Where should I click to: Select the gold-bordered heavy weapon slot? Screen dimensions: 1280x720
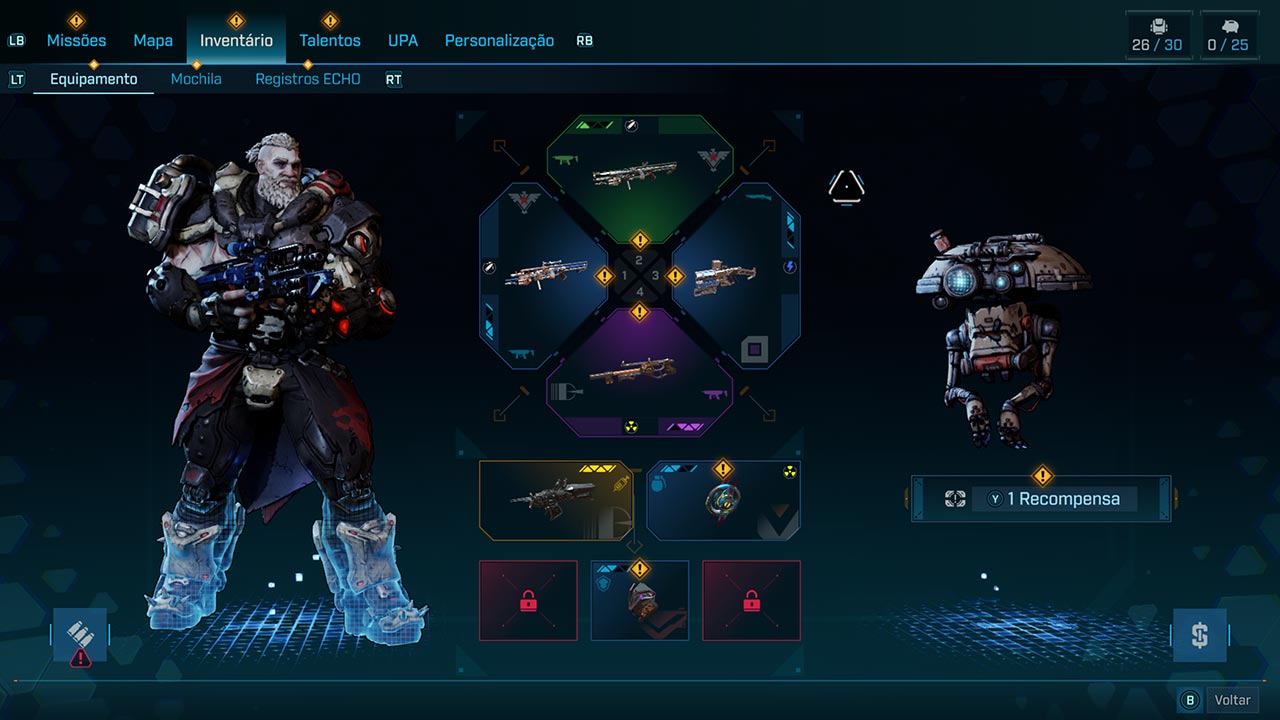(x=555, y=500)
